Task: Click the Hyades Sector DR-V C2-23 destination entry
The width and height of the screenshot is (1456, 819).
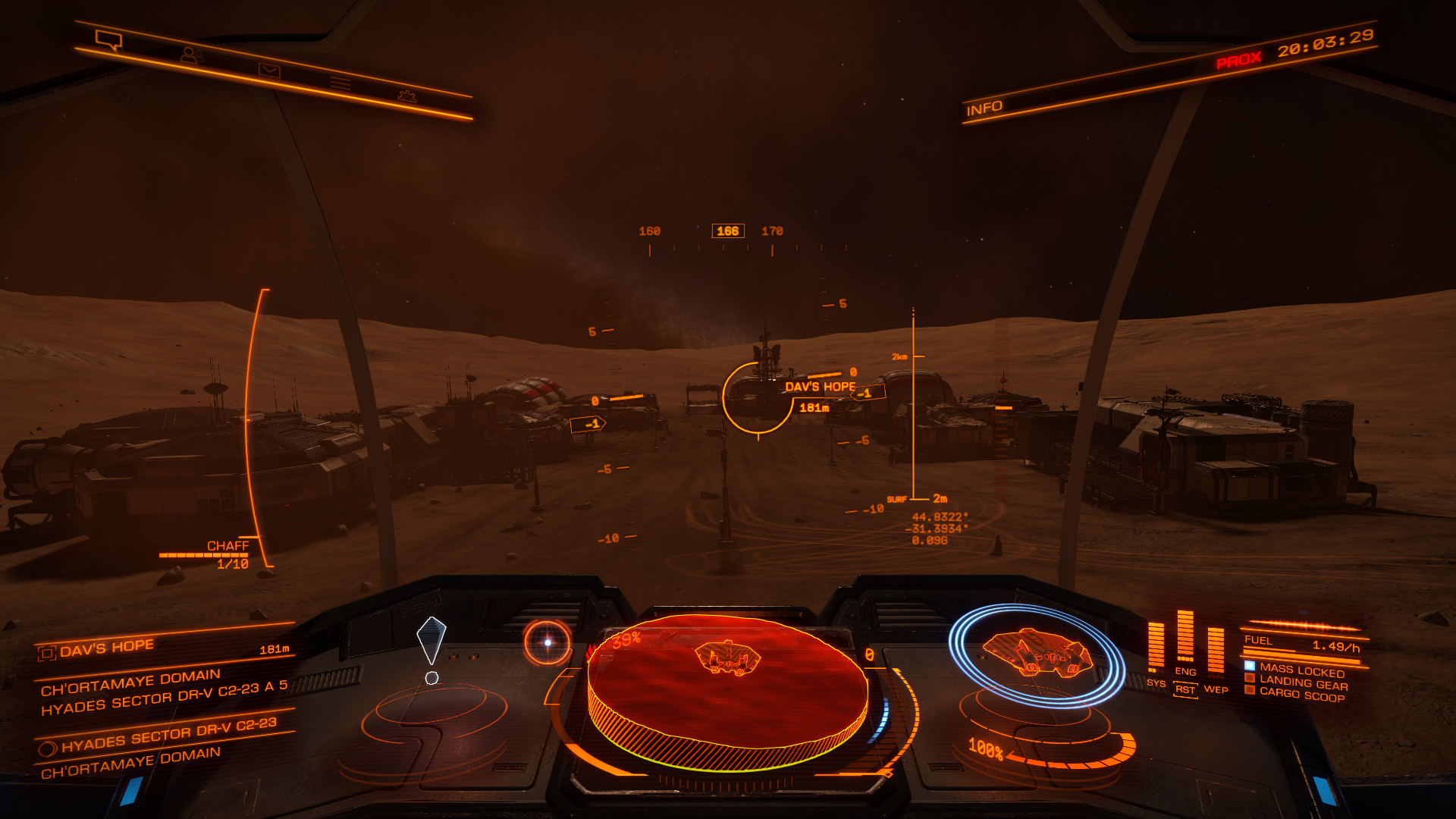Action: pos(168,735)
